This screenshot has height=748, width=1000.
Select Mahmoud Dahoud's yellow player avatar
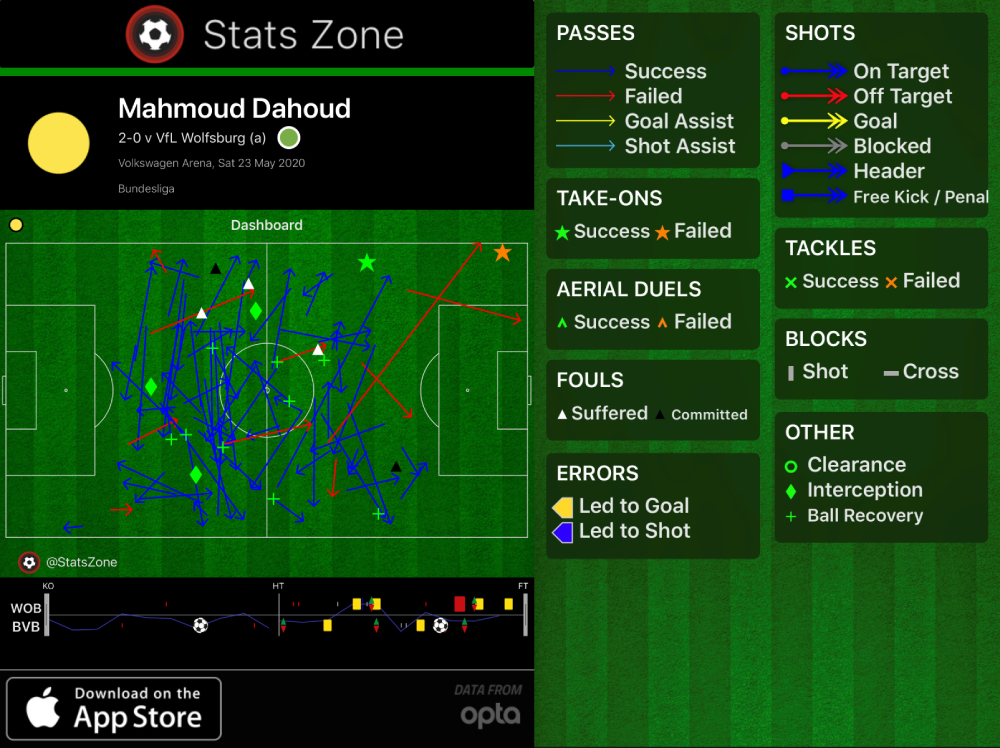(59, 143)
